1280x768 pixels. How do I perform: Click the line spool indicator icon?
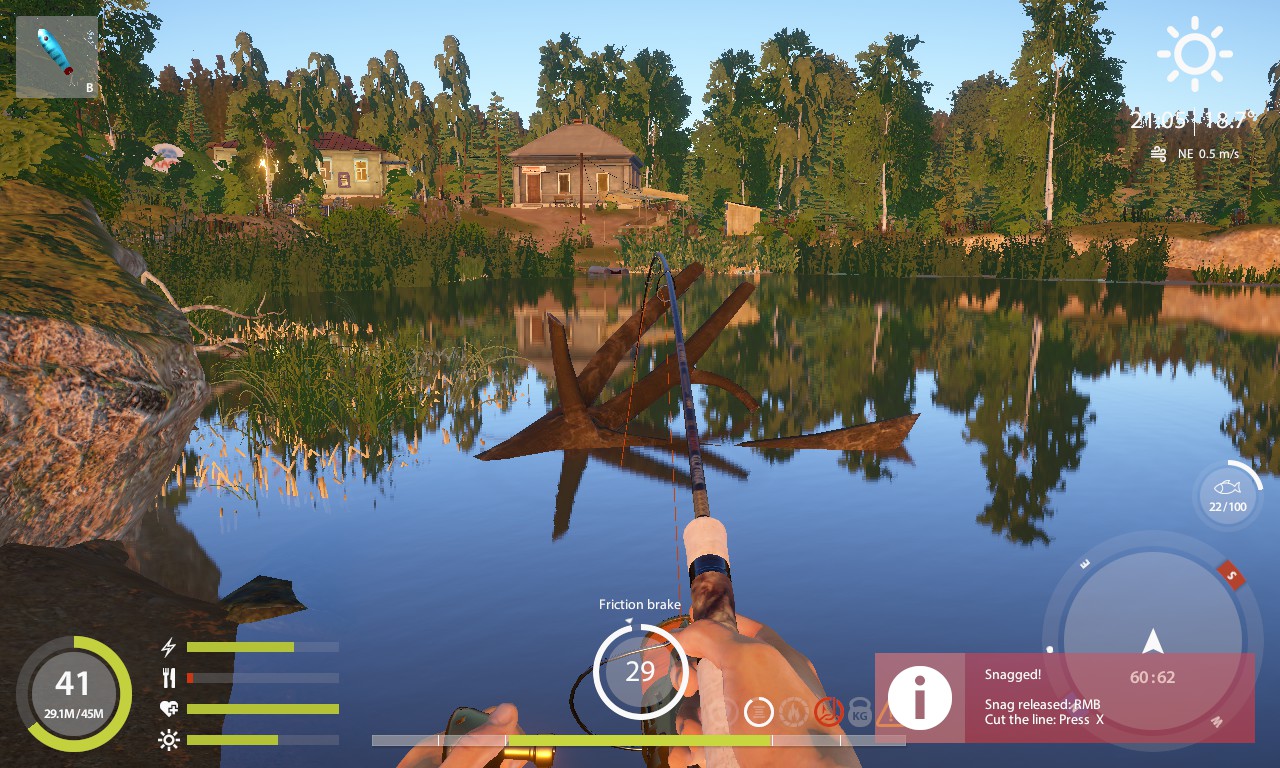tap(760, 712)
